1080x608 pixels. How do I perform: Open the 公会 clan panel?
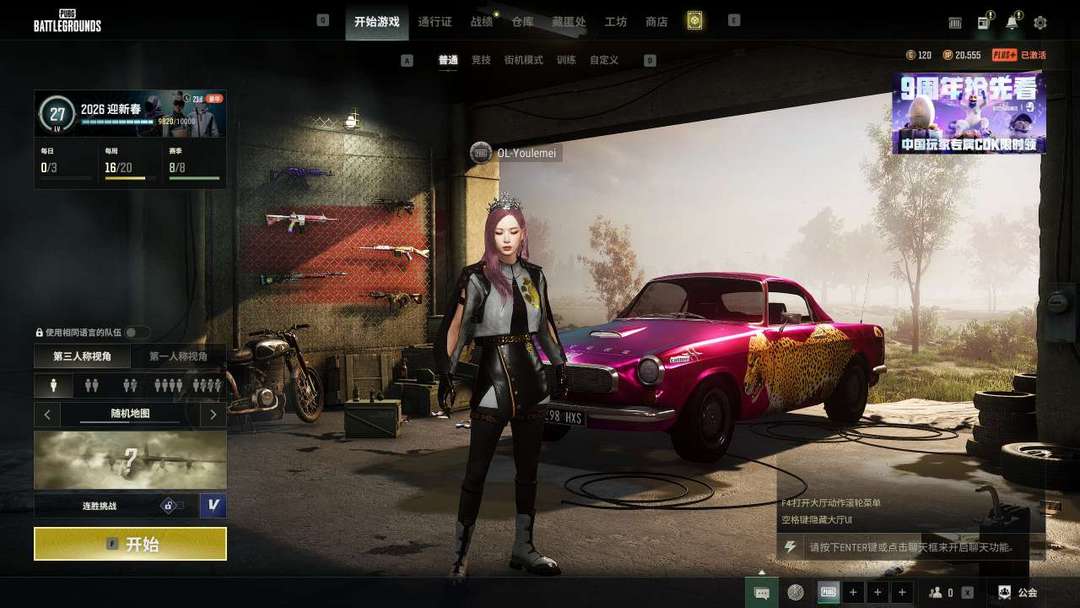(x=1018, y=592)
